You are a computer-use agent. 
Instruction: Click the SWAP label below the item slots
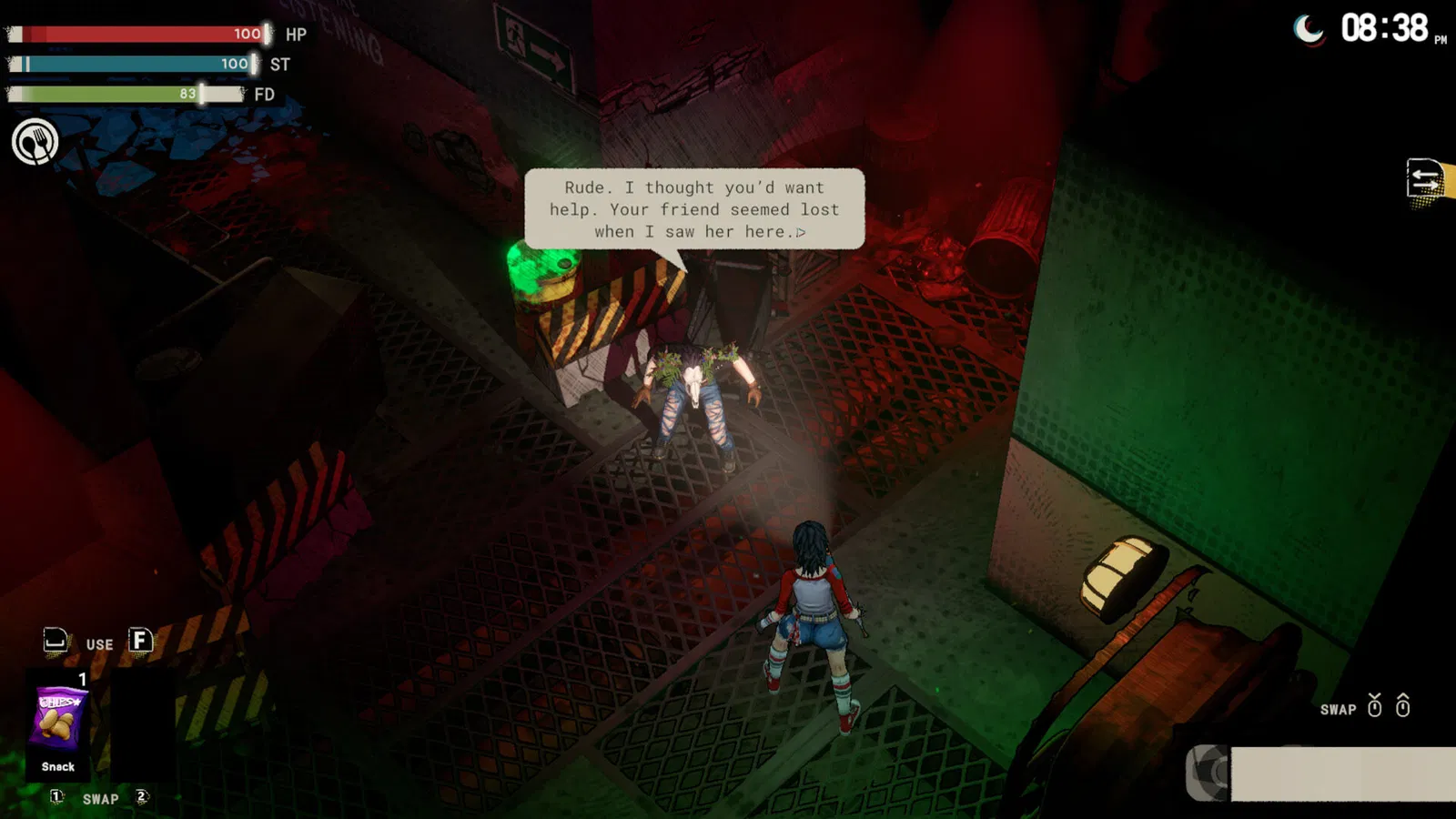pyautogui.click(x=100, y=798)
